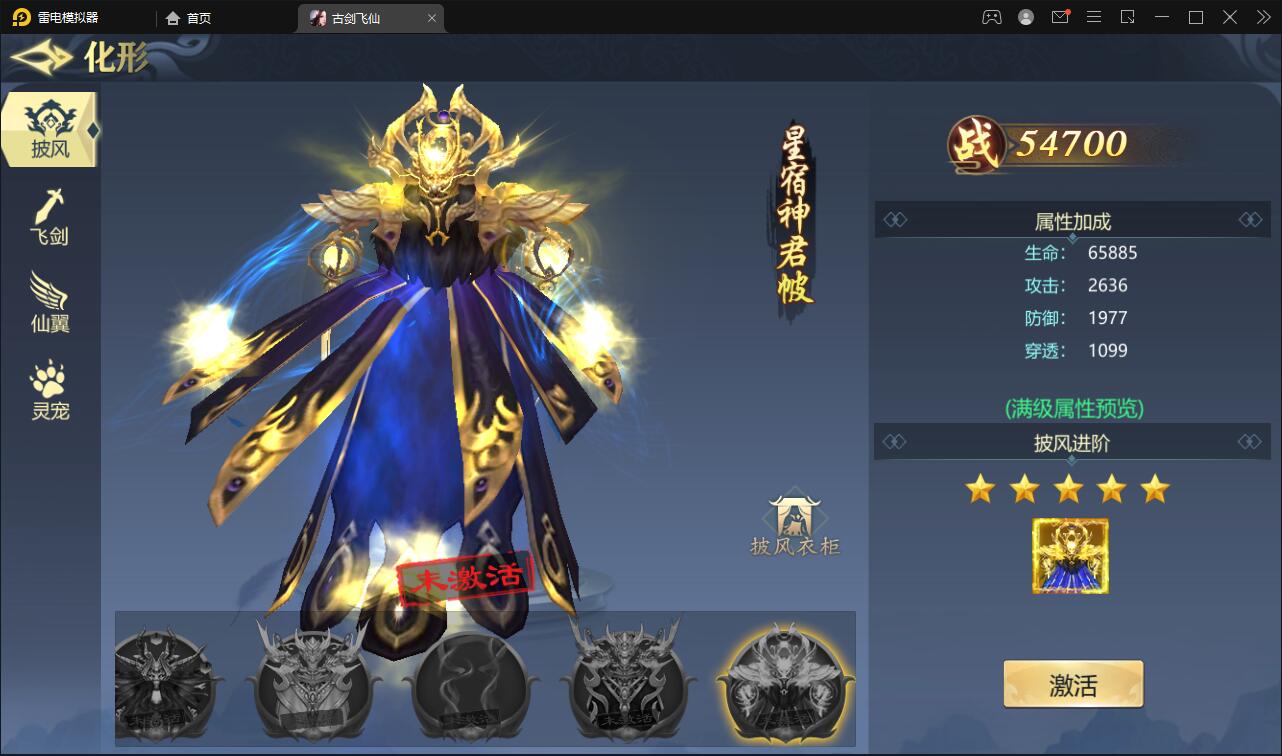Click the LDPlayer logo icon
The image size is (1282, 756).
click(x=20, y=17)
